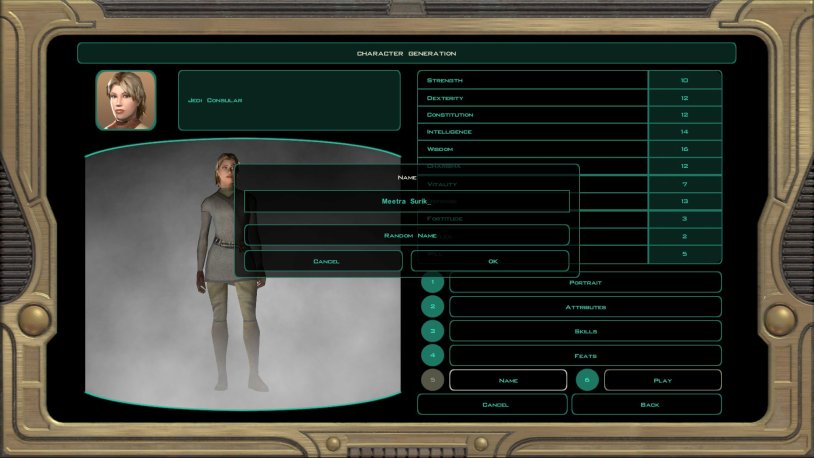The height and width of the screenshot is (458, 814).
Task: Open the Attributes step
Action: coord(585,307)
